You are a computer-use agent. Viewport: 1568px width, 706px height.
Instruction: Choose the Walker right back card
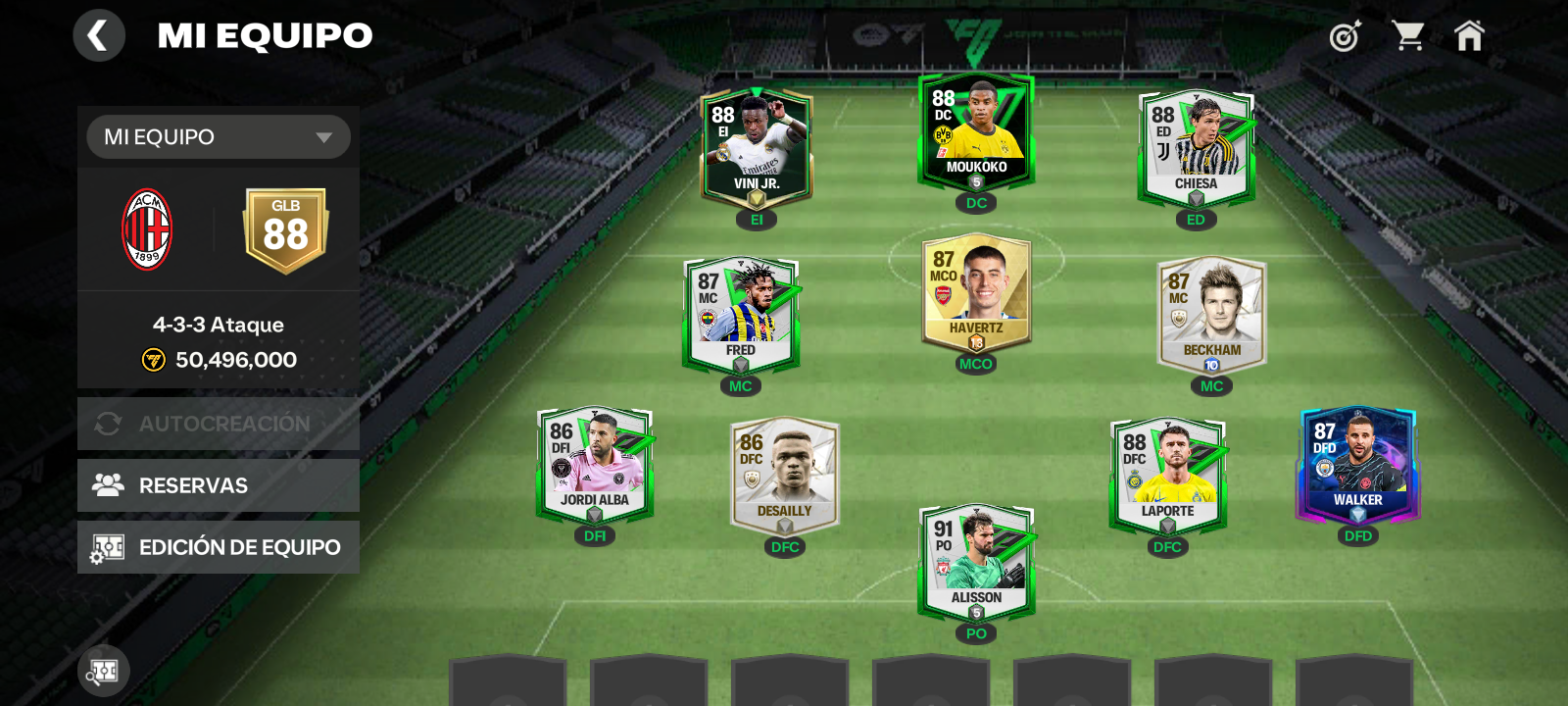(x=1357, y=465)
